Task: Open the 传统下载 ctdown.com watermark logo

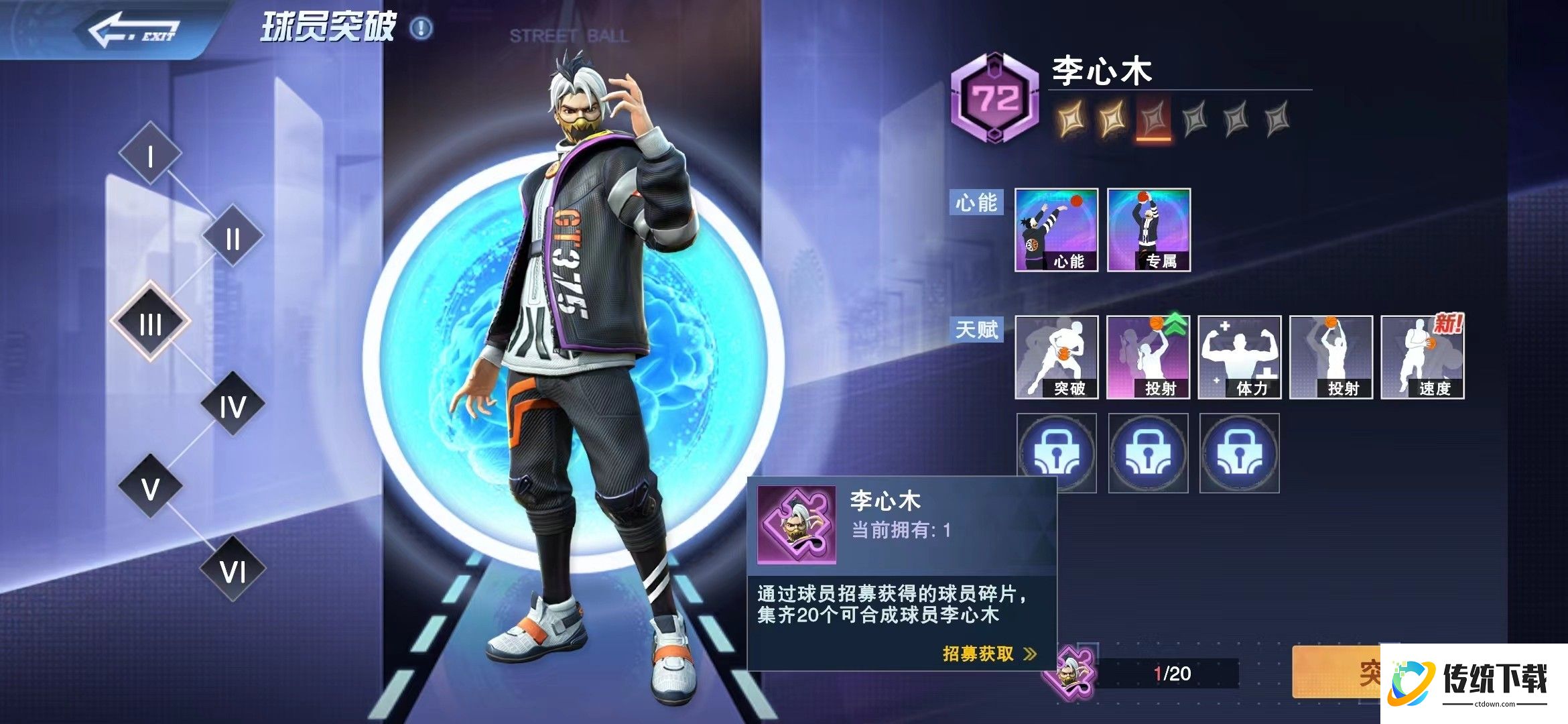Action: [1474, 682]
